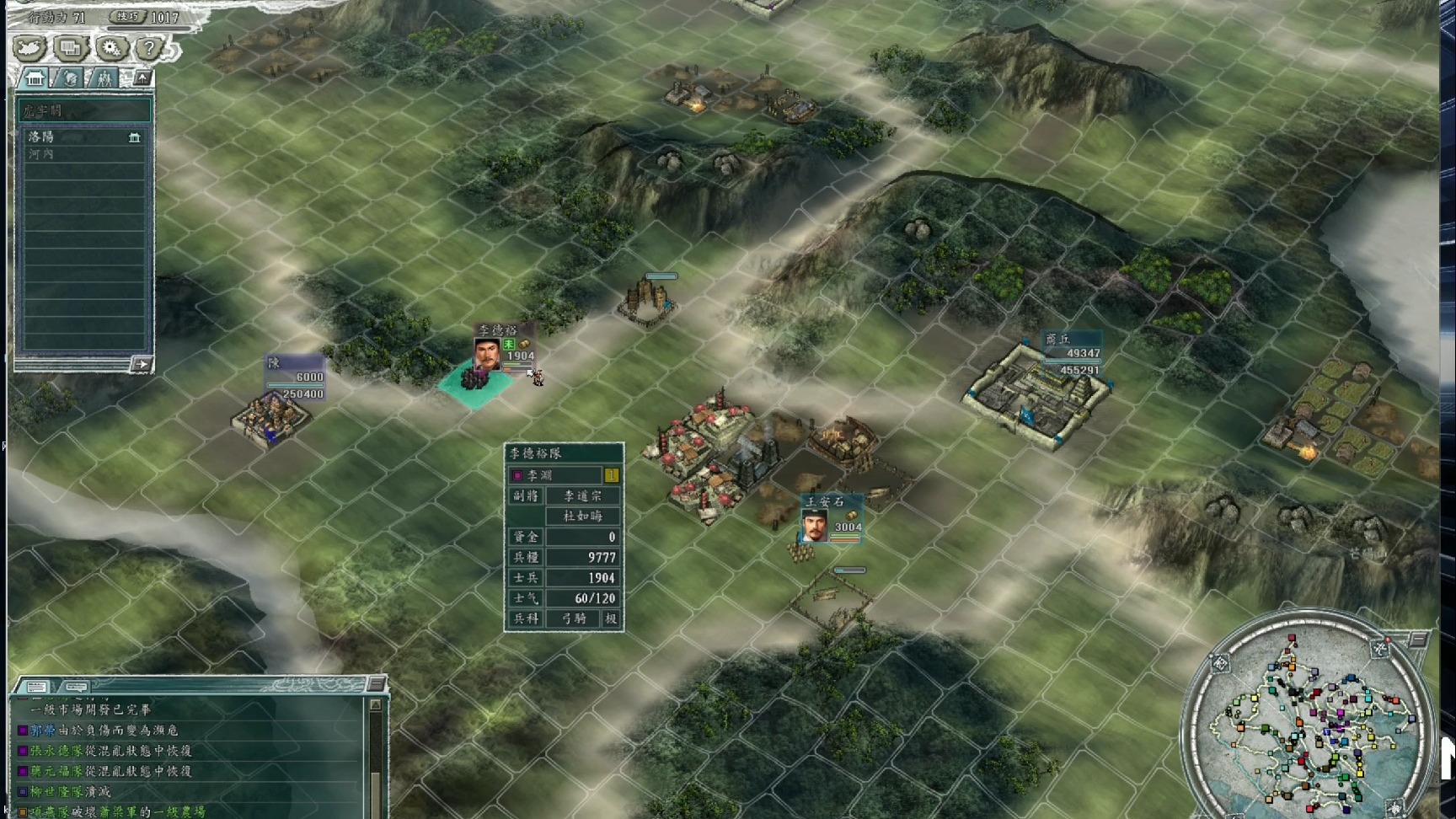Collapse the list panel with the up arrow

[x=142, y=78]
